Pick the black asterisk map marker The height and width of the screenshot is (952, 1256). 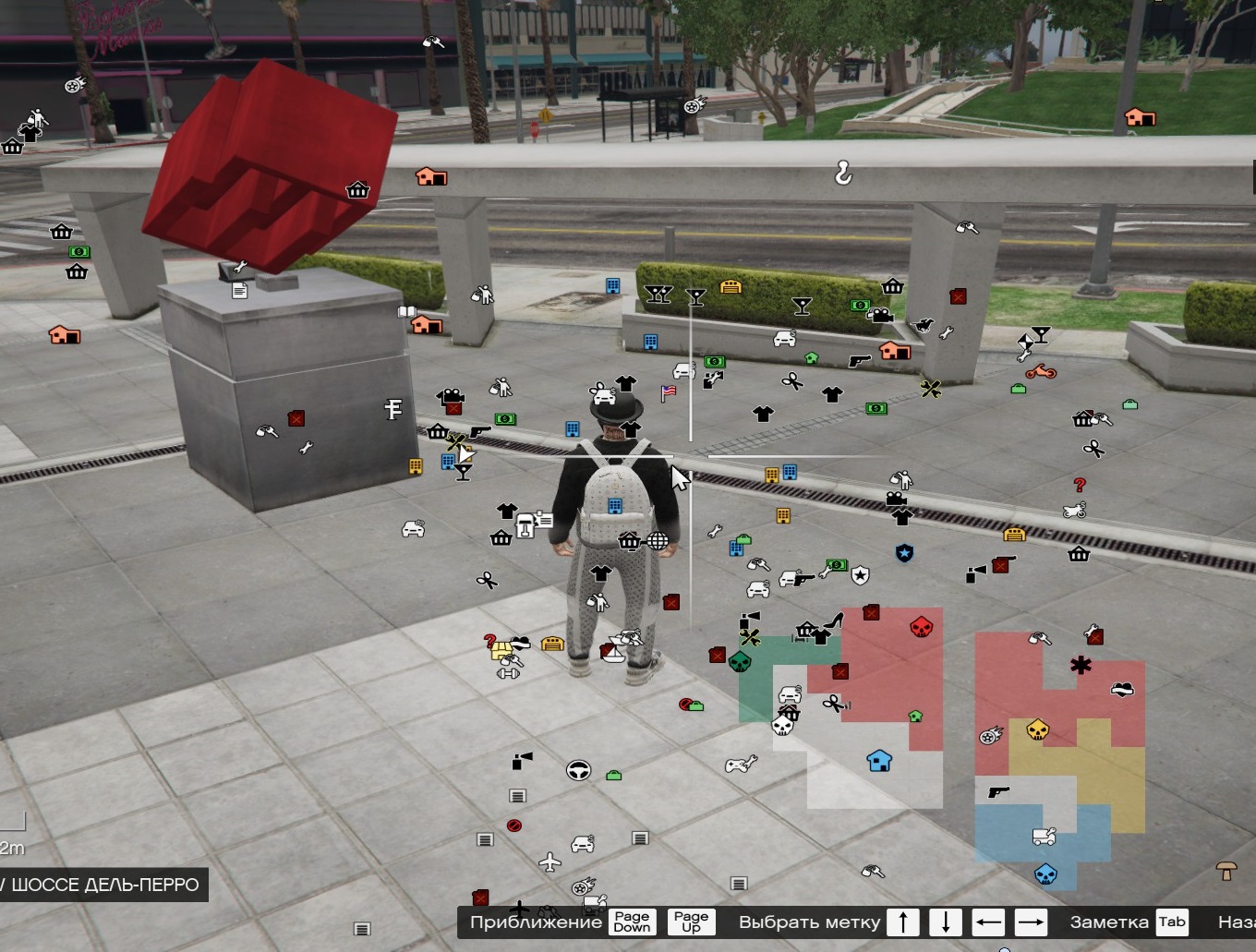(x=1081, y=664)
